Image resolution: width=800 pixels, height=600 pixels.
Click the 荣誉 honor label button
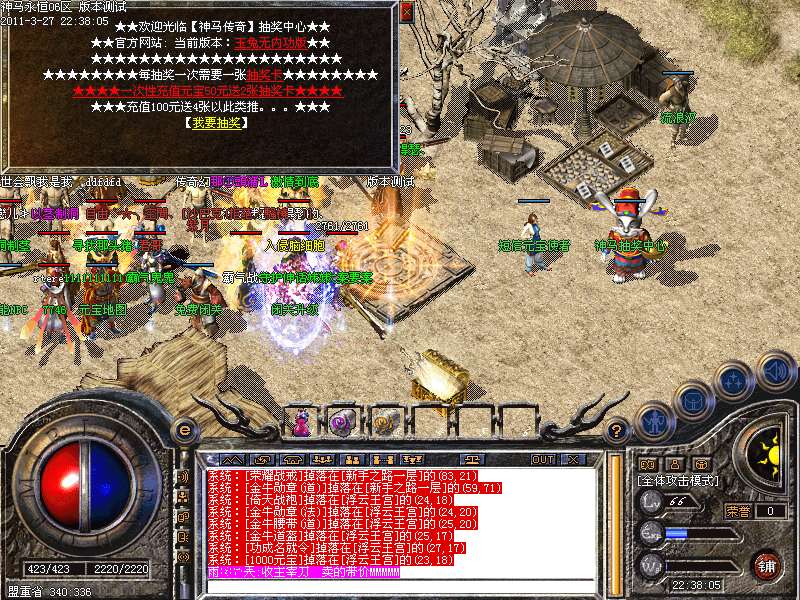pyautogui.click(x=737, y=511)
